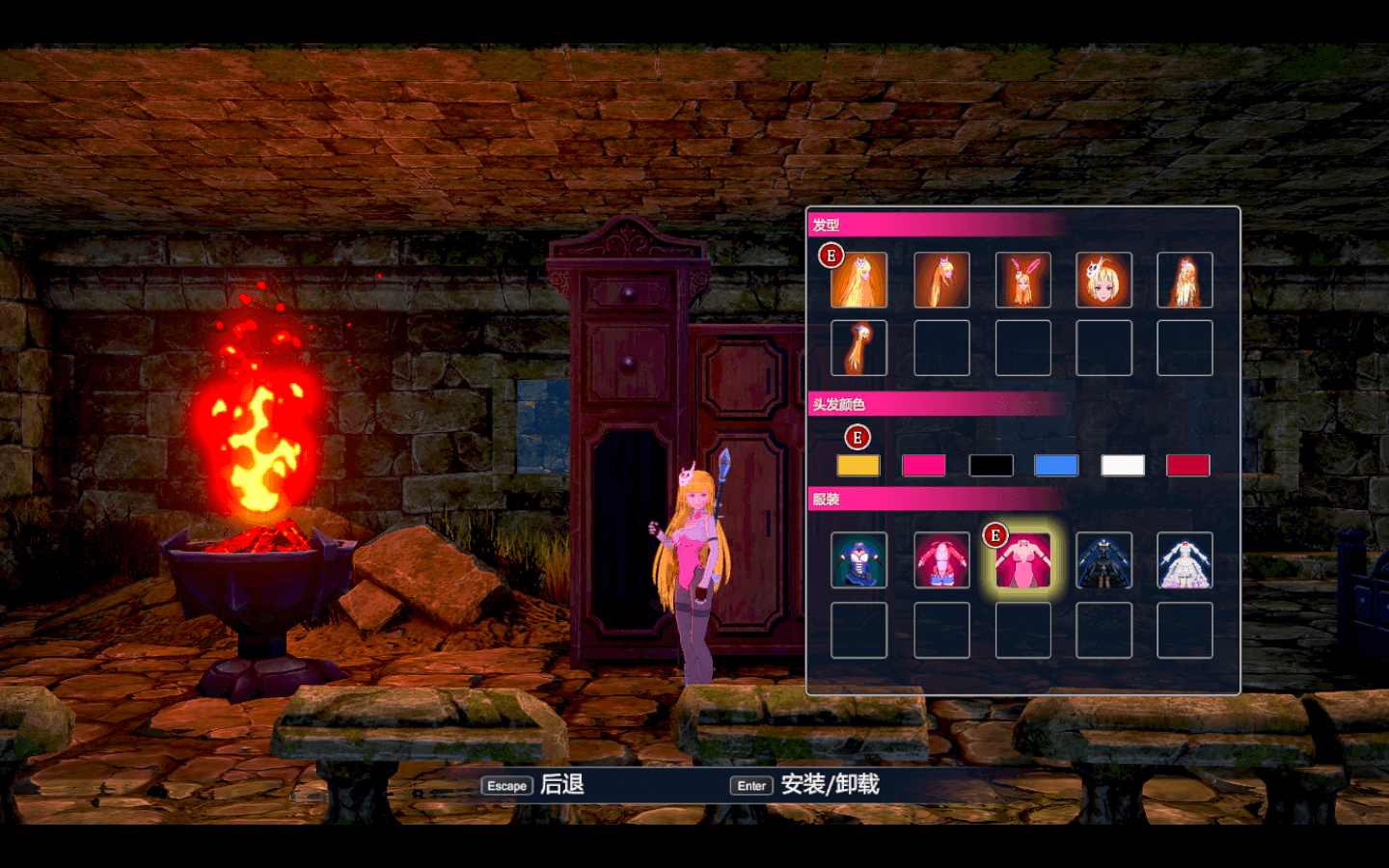Select the highlighted pink bunny suit outfit
The image size is (1389, 868).
pyautogui.click(x=1022, y=561)
